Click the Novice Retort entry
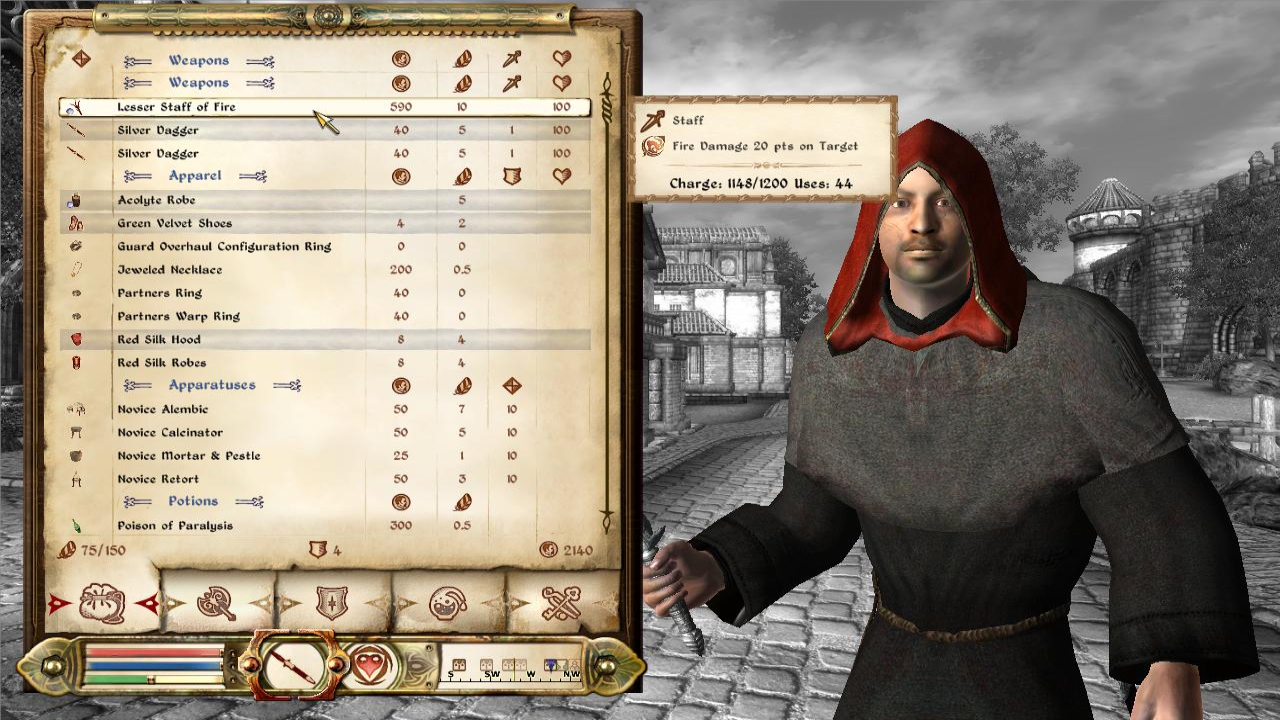The width and height of the screenshot is (1280, 720). coord(158,479)
